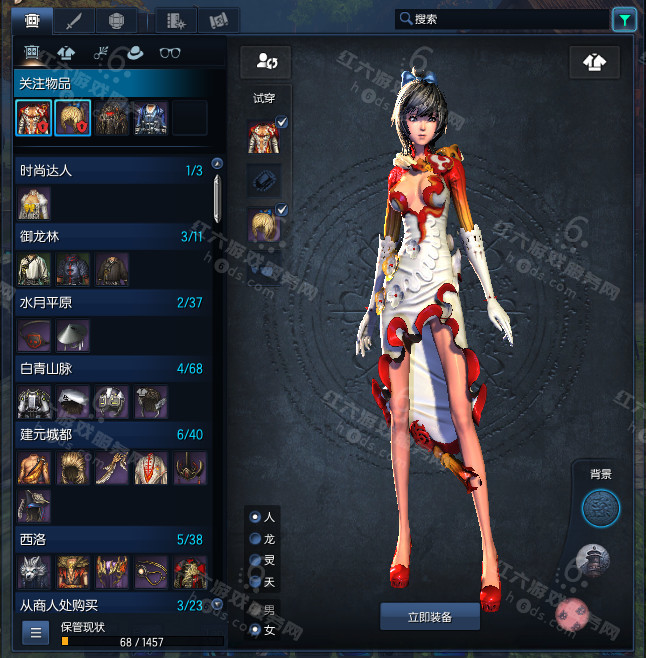Open the 时尚达人 collection row

click(110, 171)
